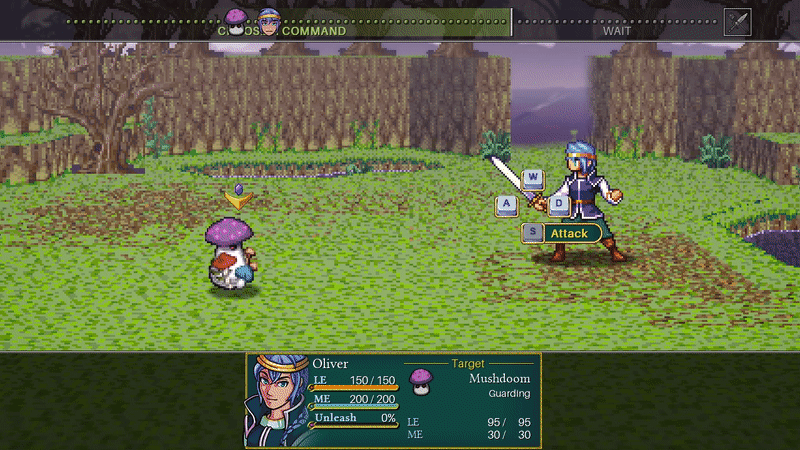Click Oliver's portrait in the status panel
800x450 pixels.
[x=277, y=400]
